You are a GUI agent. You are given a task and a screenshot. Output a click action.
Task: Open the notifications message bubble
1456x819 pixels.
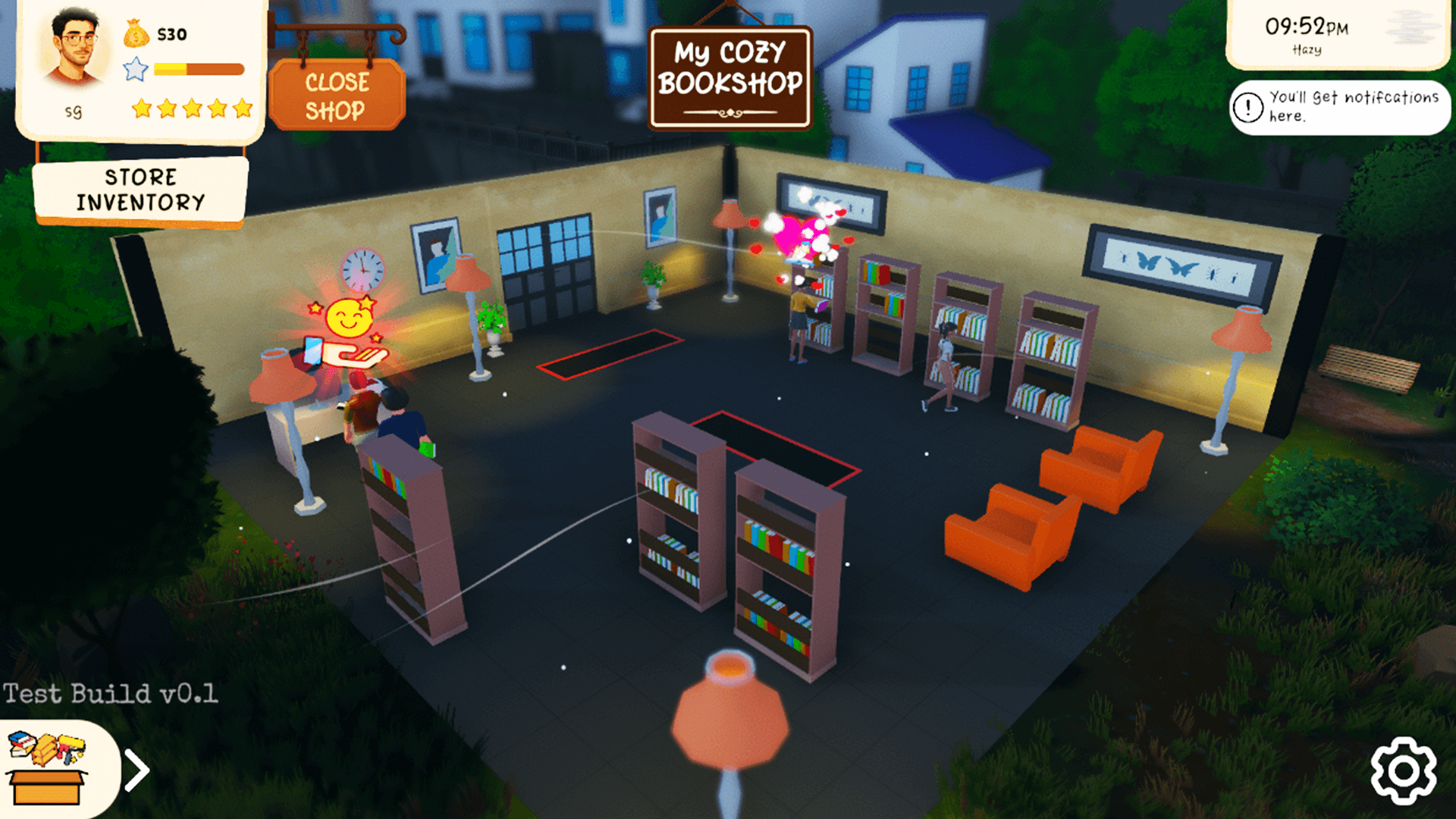click(1339, 107)
